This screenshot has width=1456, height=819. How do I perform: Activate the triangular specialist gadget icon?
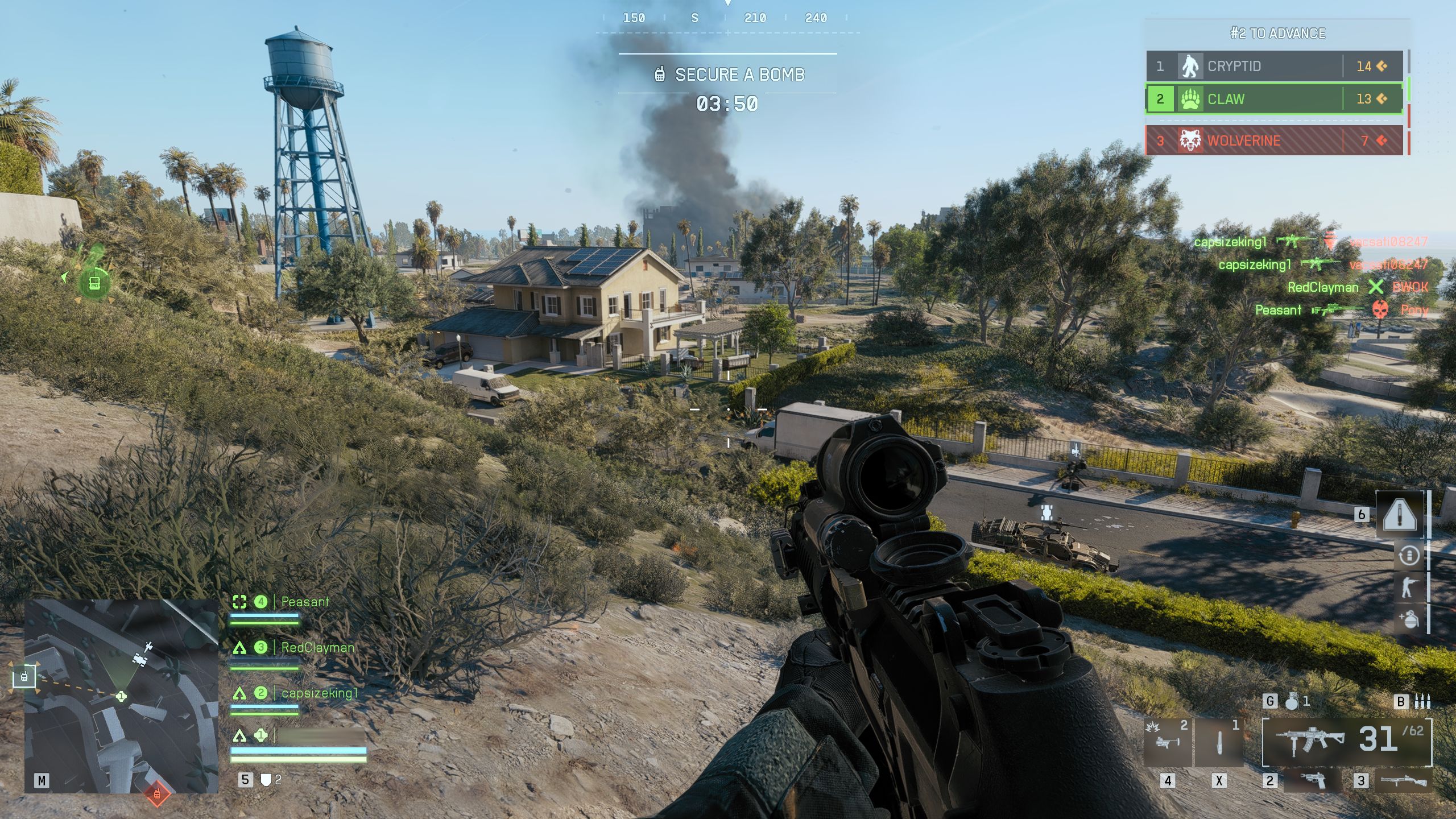tap(1399, 515)
